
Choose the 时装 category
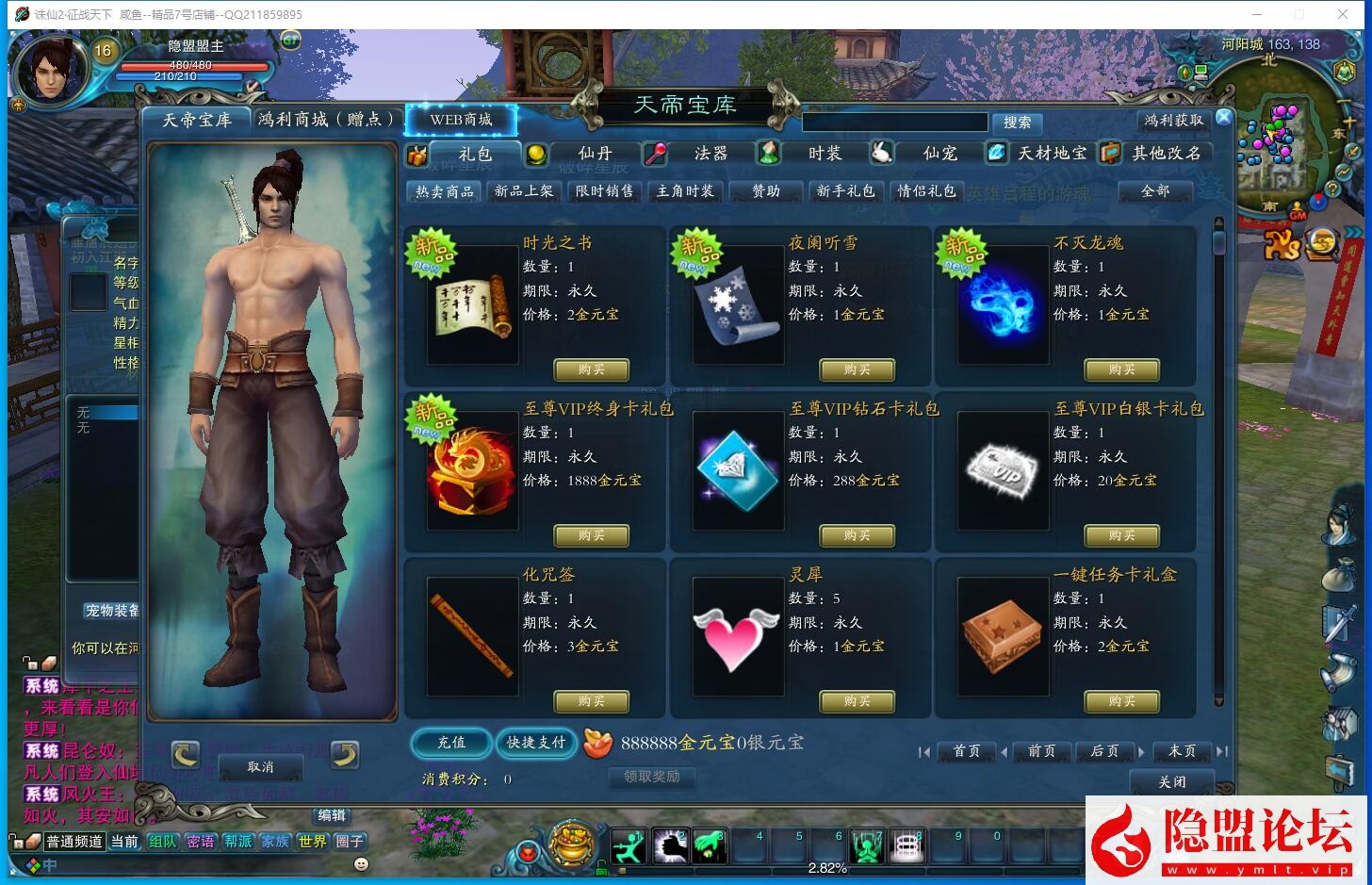click(825, 154)
